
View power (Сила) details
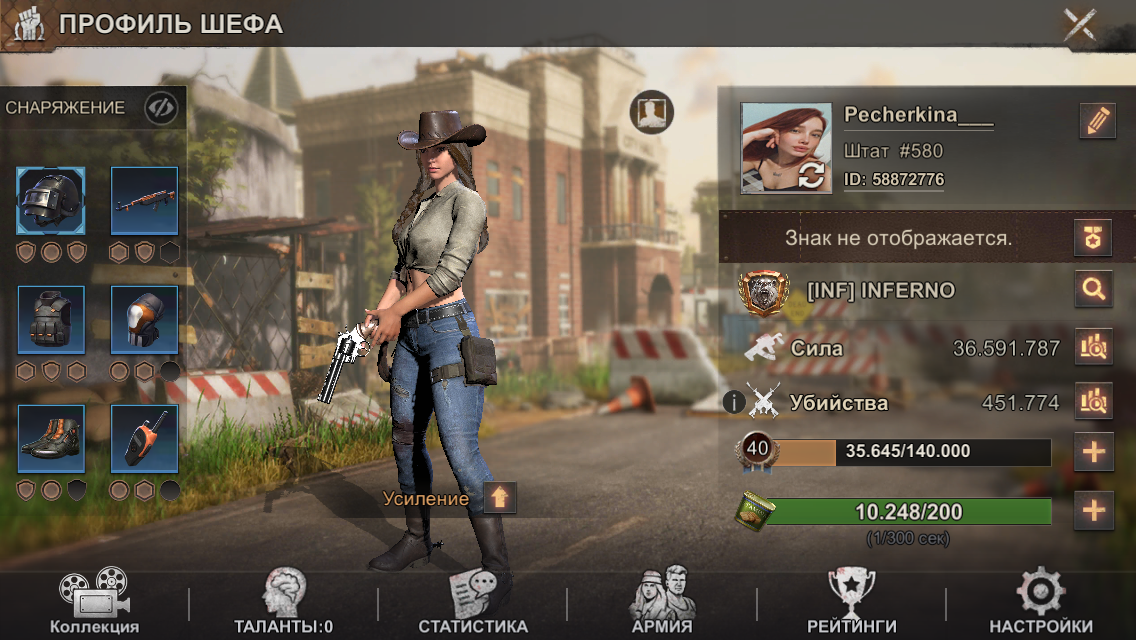pyautogui.click(x=1094, y=348)
